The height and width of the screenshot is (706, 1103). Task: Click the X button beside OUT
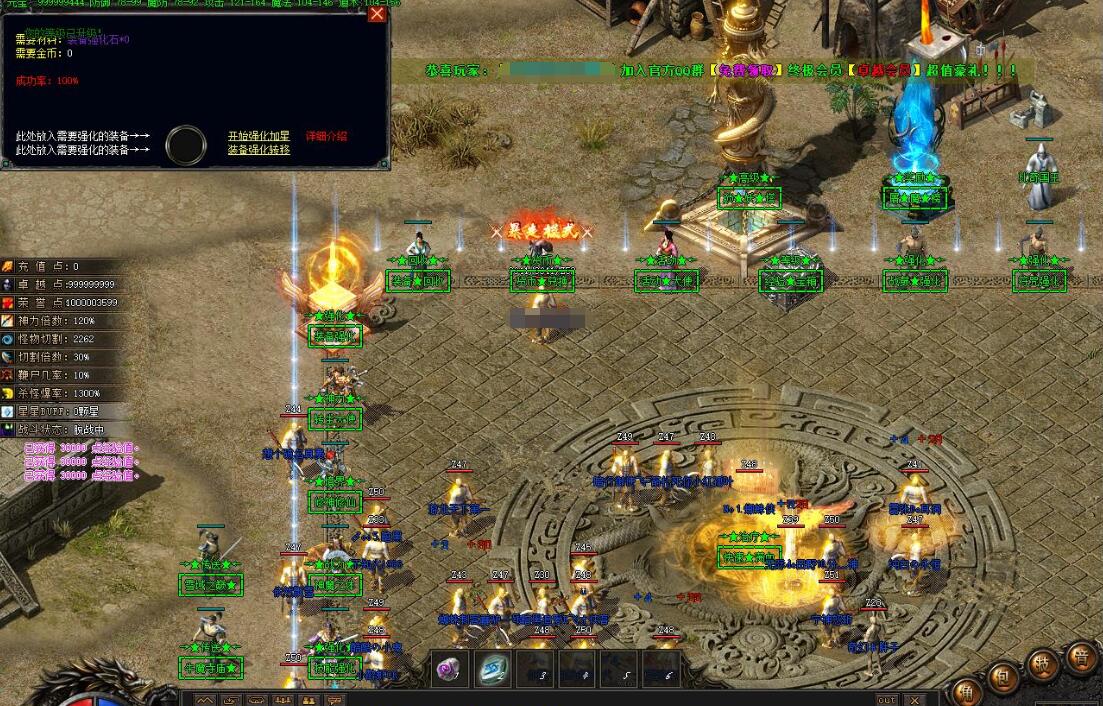914,700
